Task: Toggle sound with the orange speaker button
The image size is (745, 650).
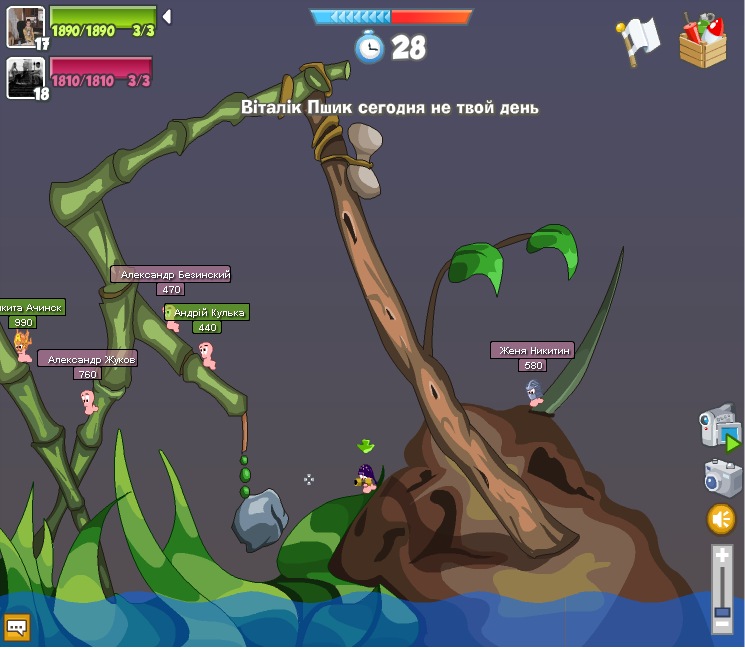Action: [x=721, y=519]
